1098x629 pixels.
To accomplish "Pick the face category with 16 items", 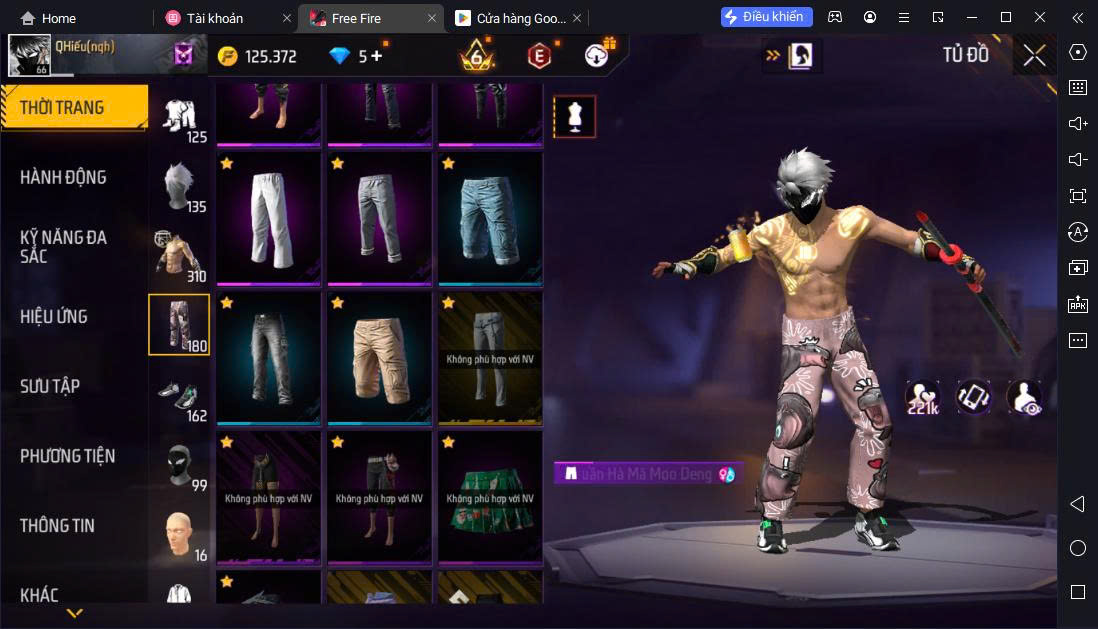I will (x=179, y=535).
